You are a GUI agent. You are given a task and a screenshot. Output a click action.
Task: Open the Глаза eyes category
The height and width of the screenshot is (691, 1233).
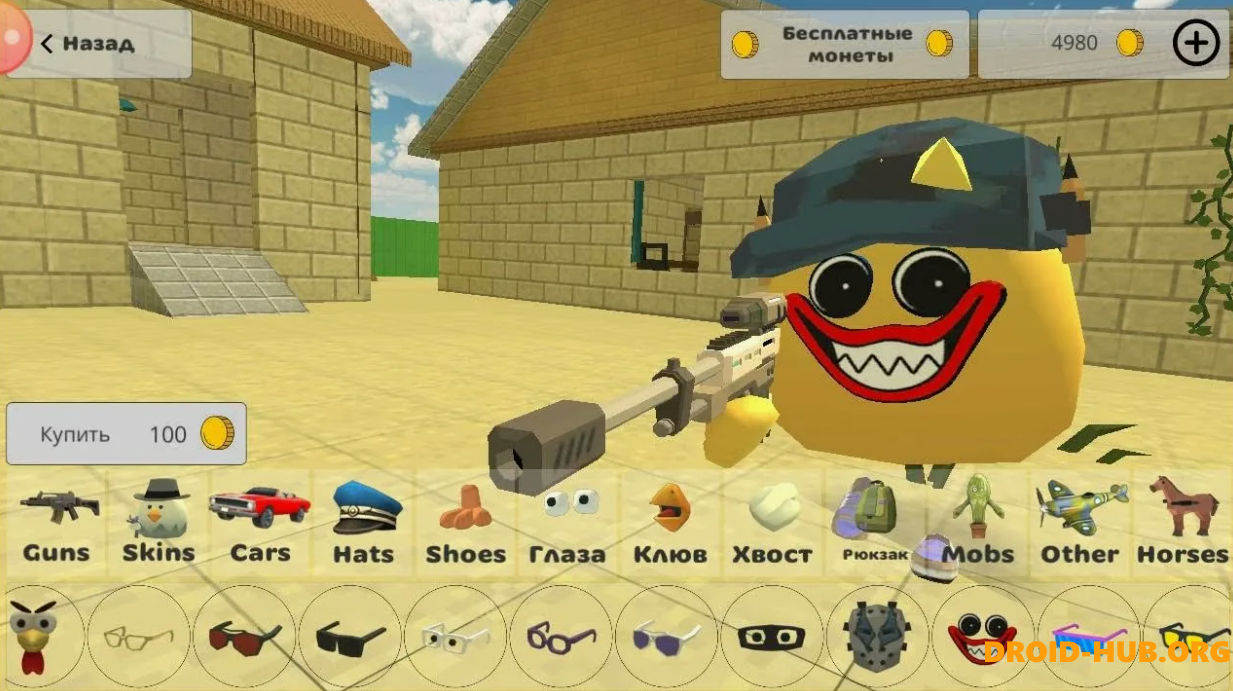point(567,525)
